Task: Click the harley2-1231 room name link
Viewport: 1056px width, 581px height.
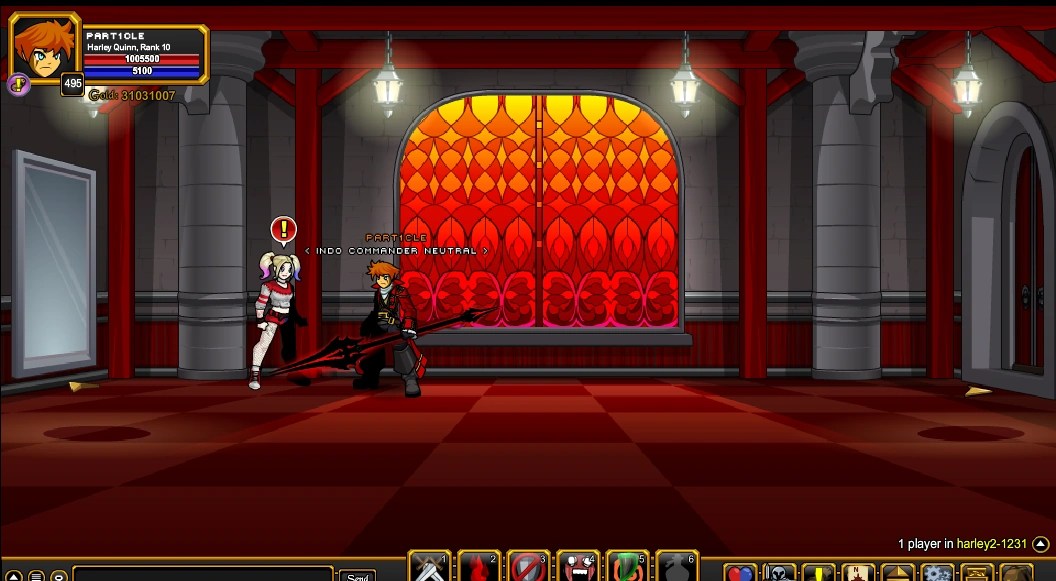Action: 991,544
